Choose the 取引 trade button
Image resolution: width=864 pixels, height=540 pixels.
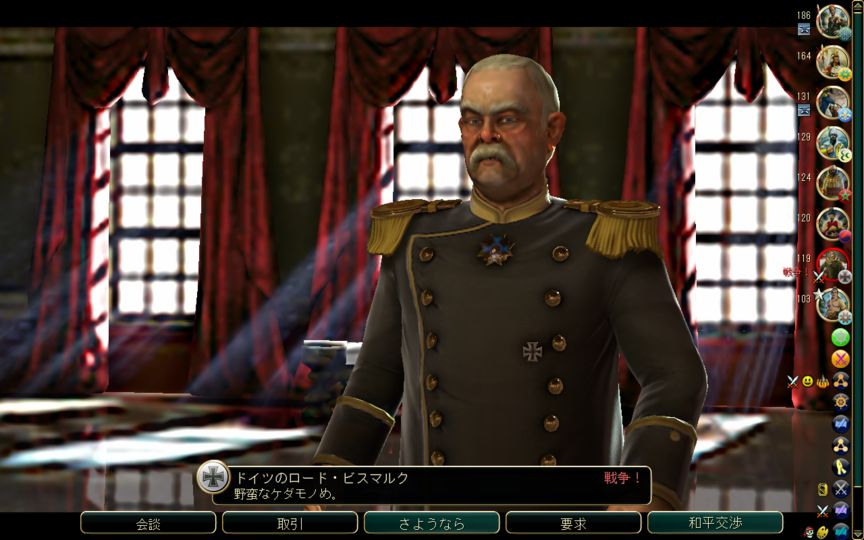coord(290,523)
